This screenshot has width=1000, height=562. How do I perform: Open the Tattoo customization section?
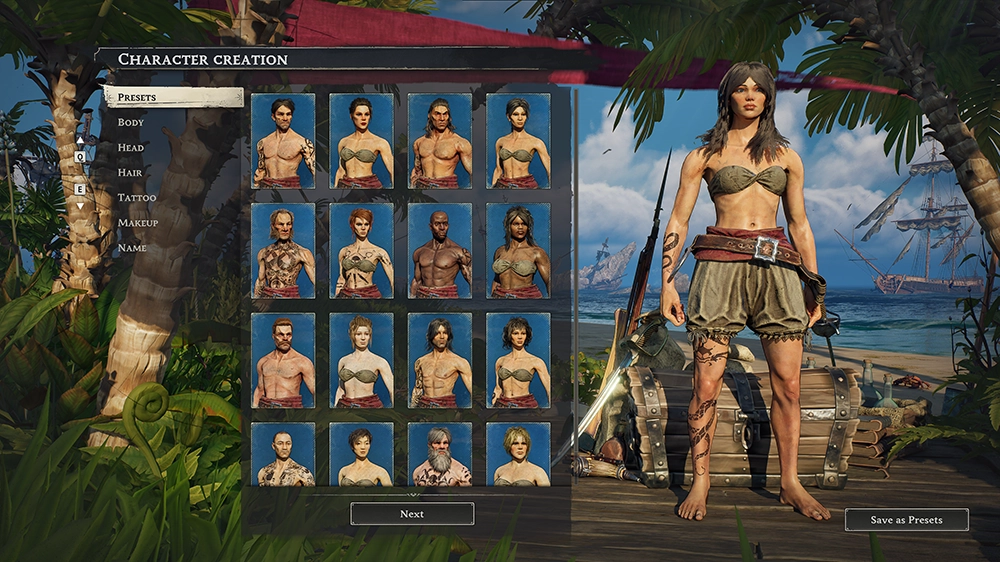point(137,197)
